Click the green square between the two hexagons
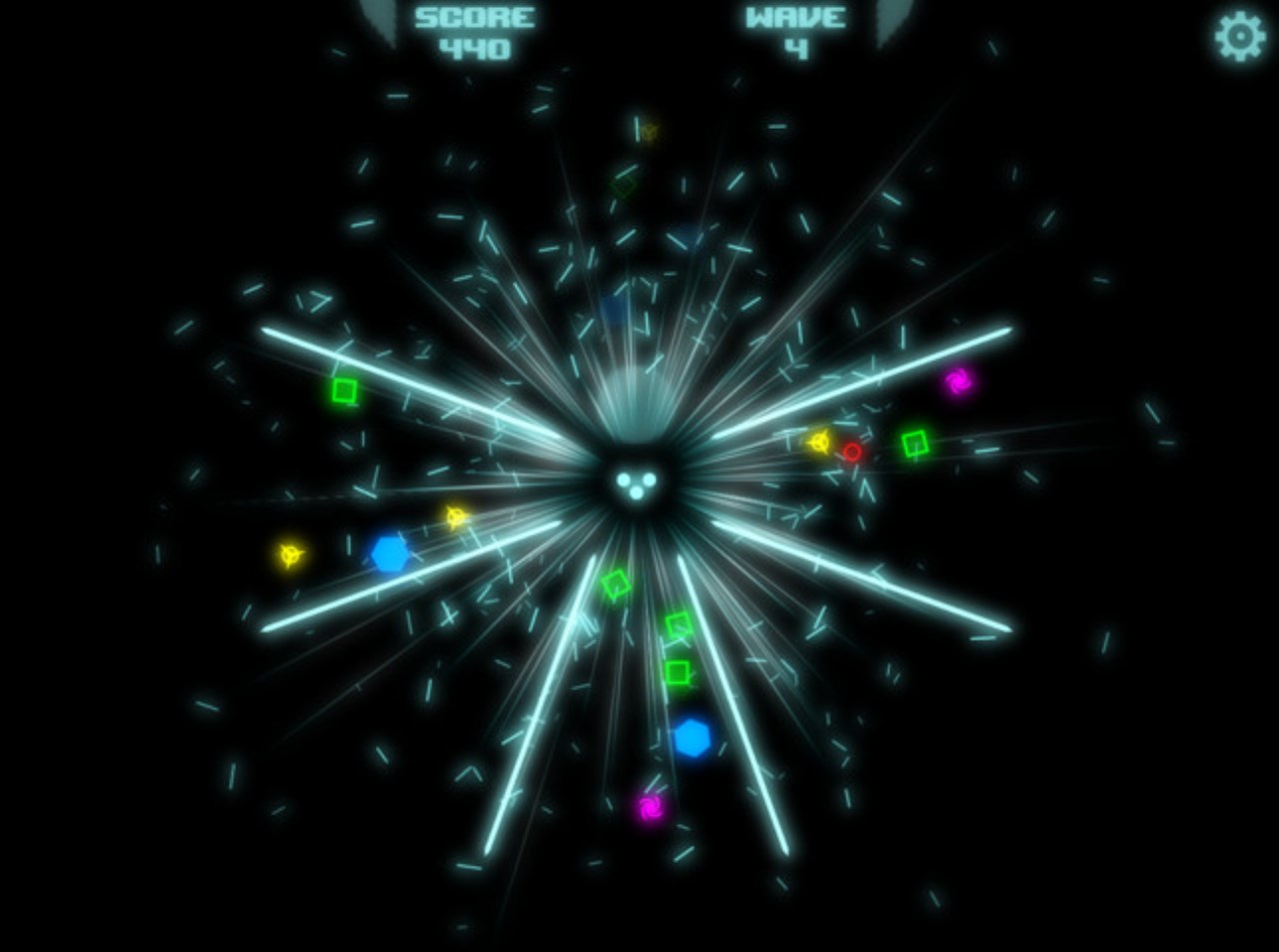Screen dimensions: 1279x952 coord(679,624)
